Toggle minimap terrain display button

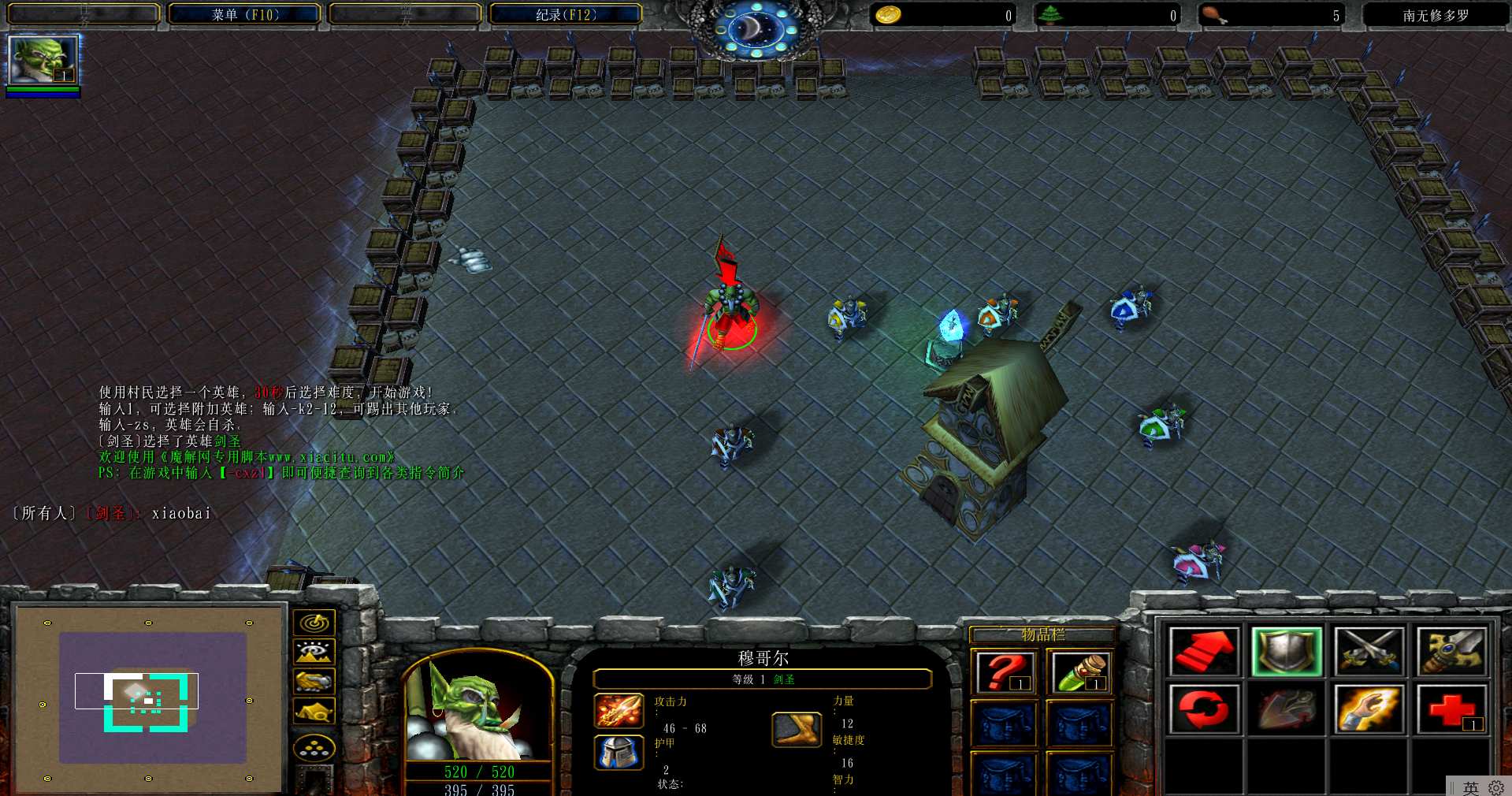(x=314, y=652)
